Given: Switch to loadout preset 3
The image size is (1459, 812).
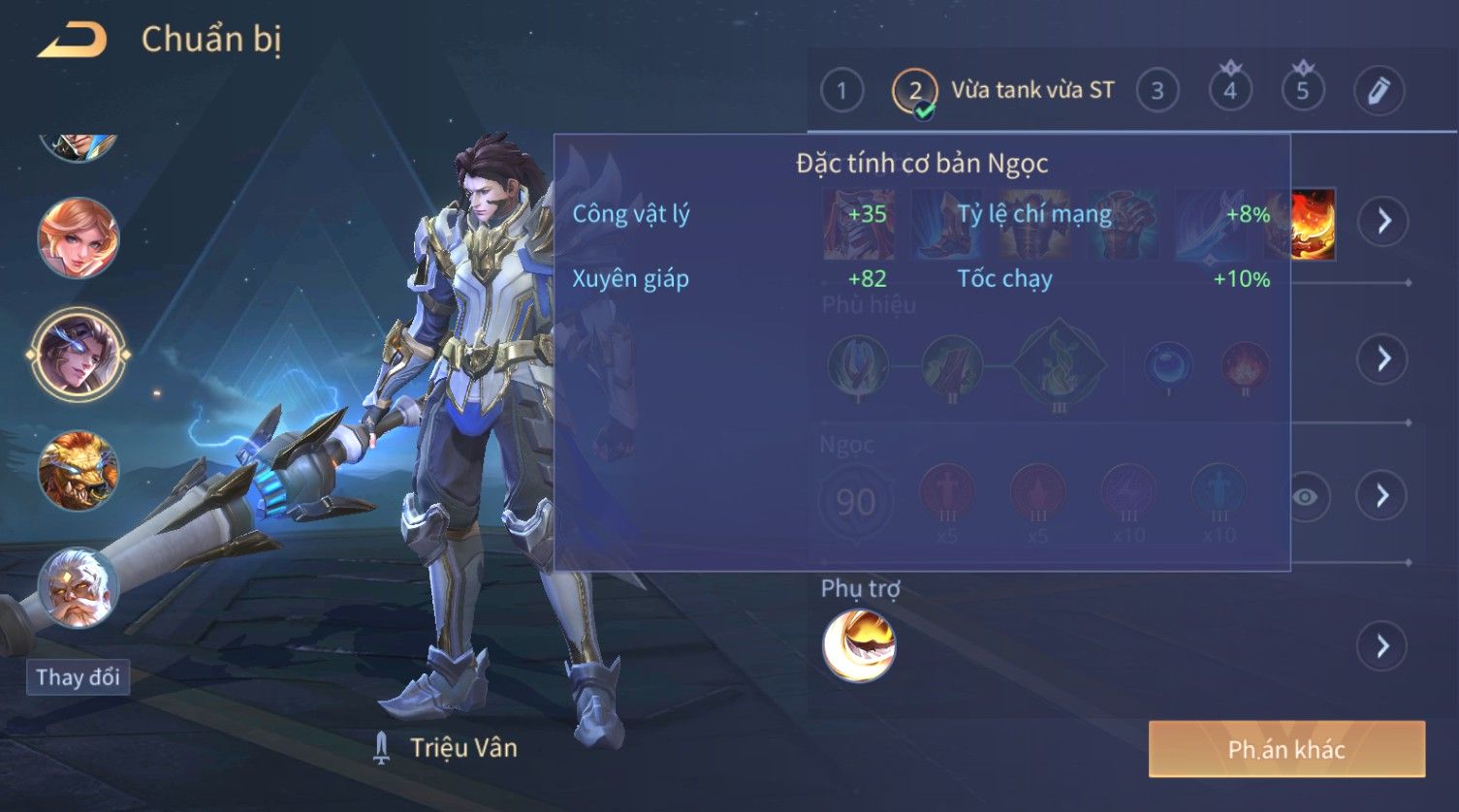Looking at the screenshot, I should (x=1157, y=91).
